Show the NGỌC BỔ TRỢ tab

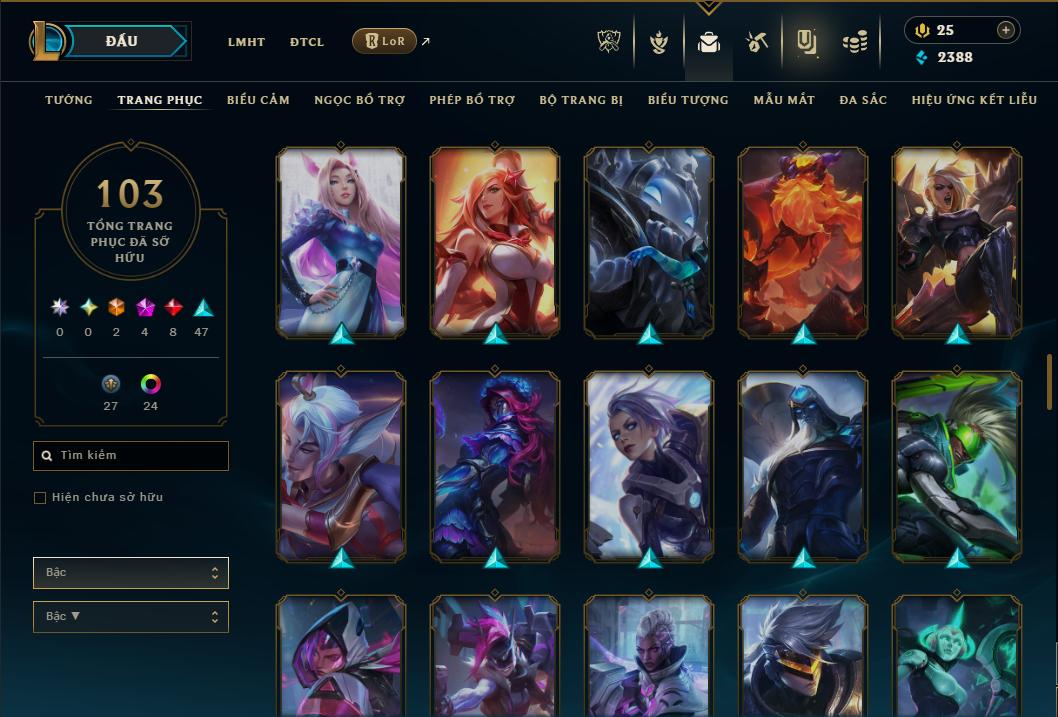tap(359, 100)
